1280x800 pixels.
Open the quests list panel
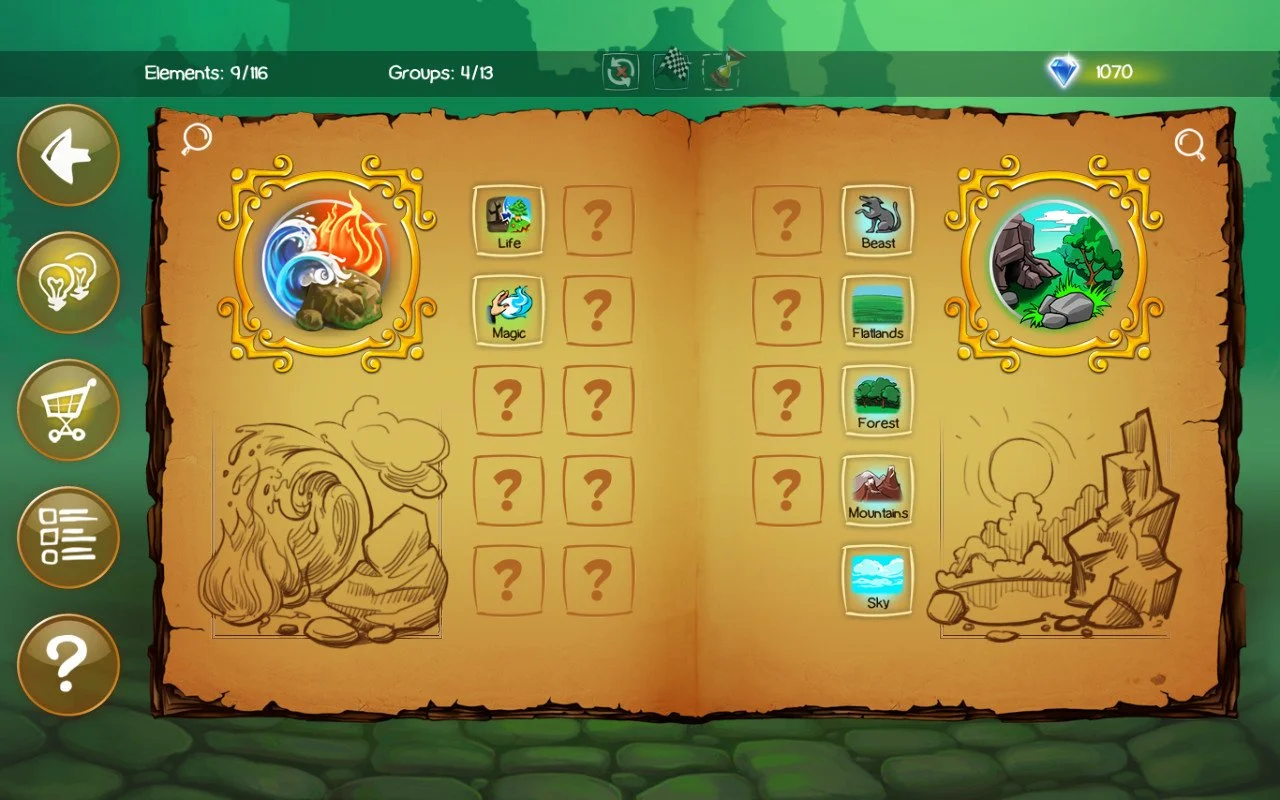pyautogui.click(x=66, y=537)
